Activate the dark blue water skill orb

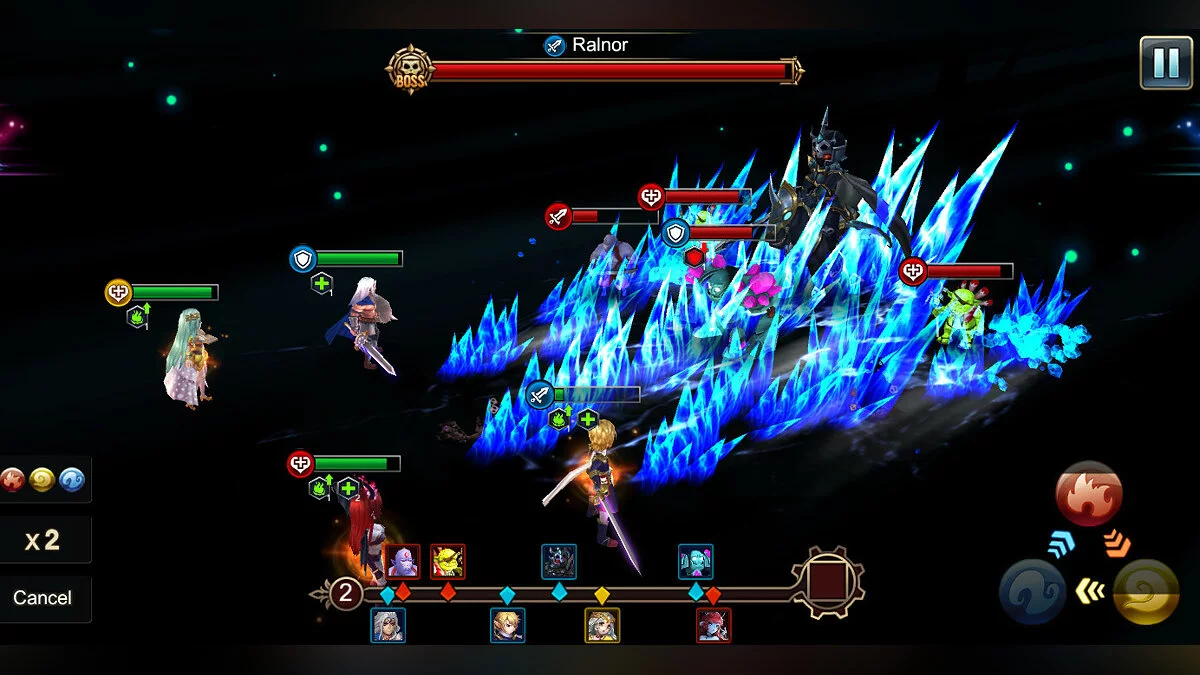[x=1032, y=592]
